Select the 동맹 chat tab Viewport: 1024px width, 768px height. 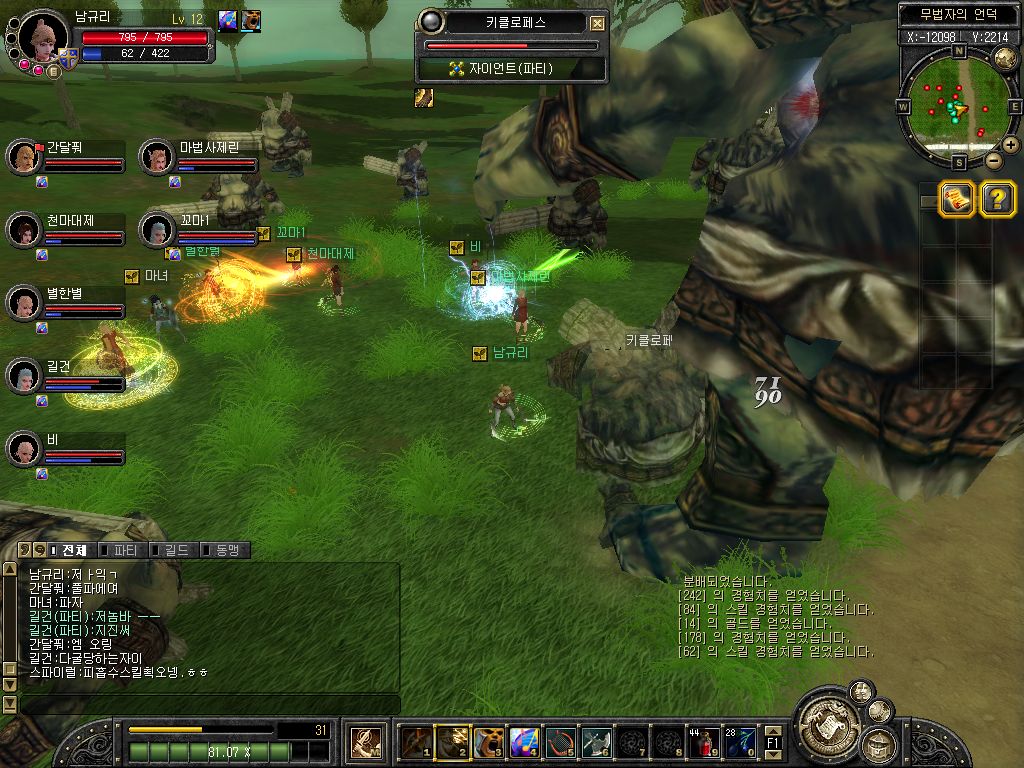[x=224, y=550]
